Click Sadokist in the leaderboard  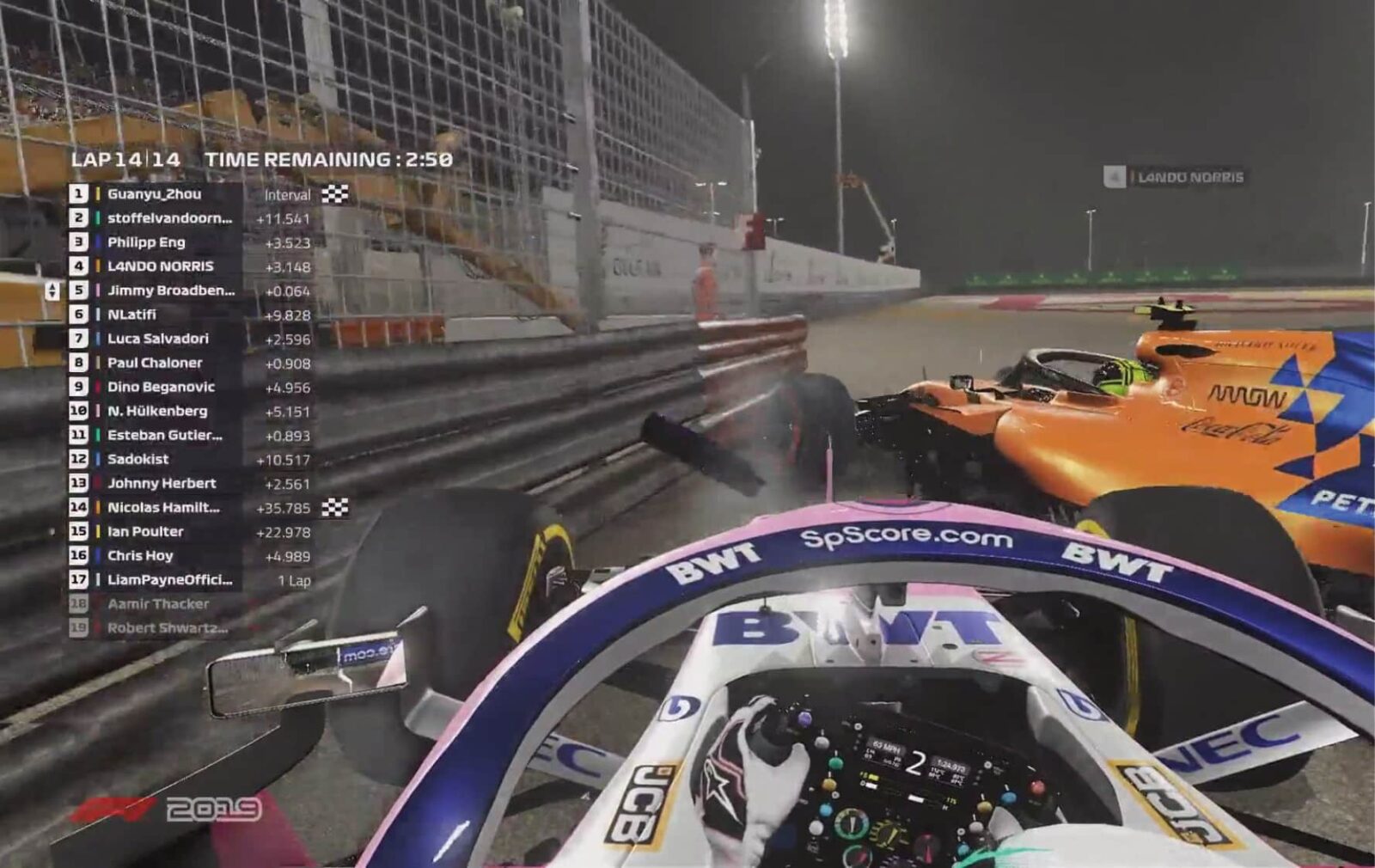137,459
